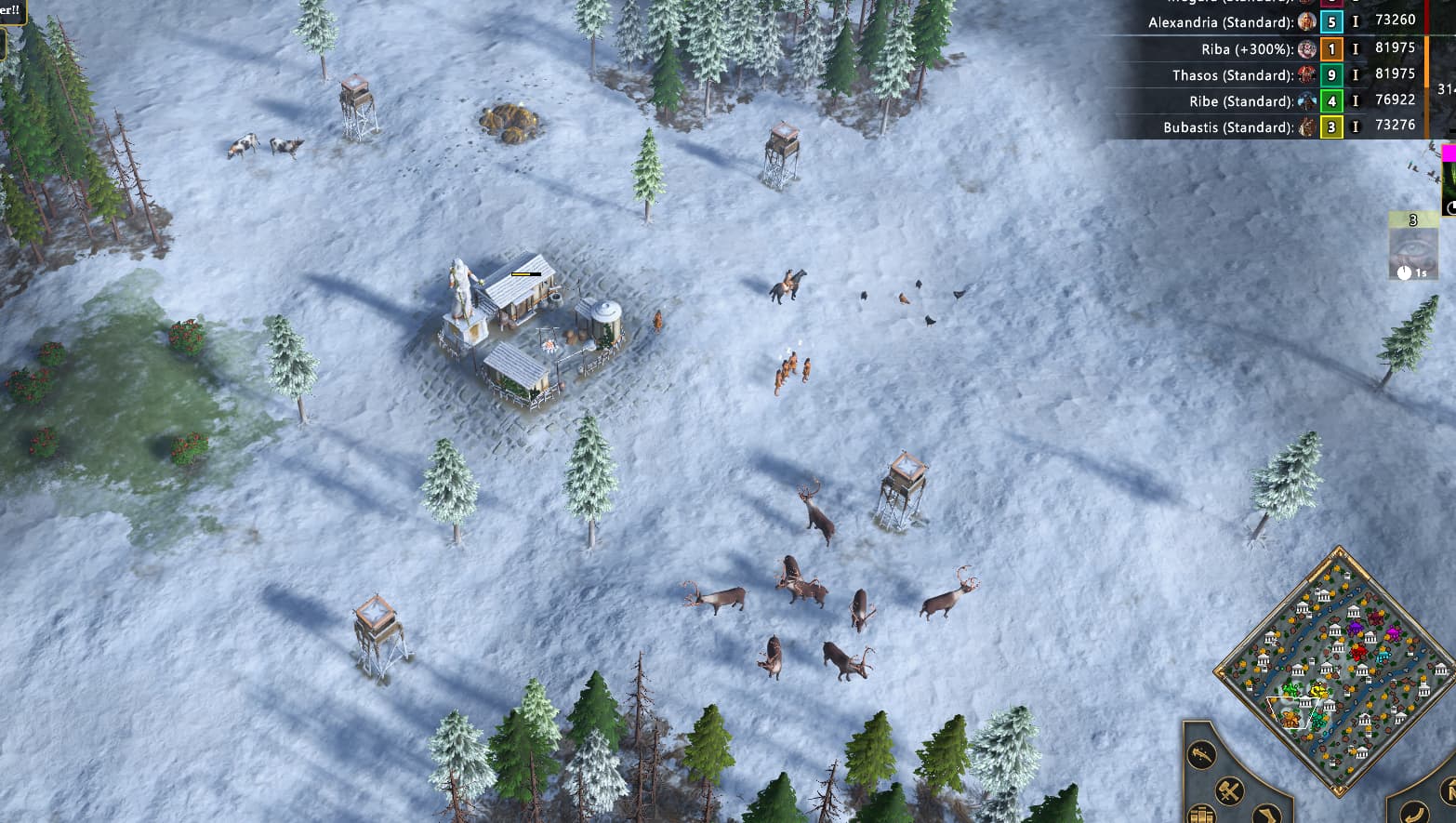The width and height of the screenshot is (1456, 823).
Task: Select the Bubastis player row
Action: [1227, 127]
